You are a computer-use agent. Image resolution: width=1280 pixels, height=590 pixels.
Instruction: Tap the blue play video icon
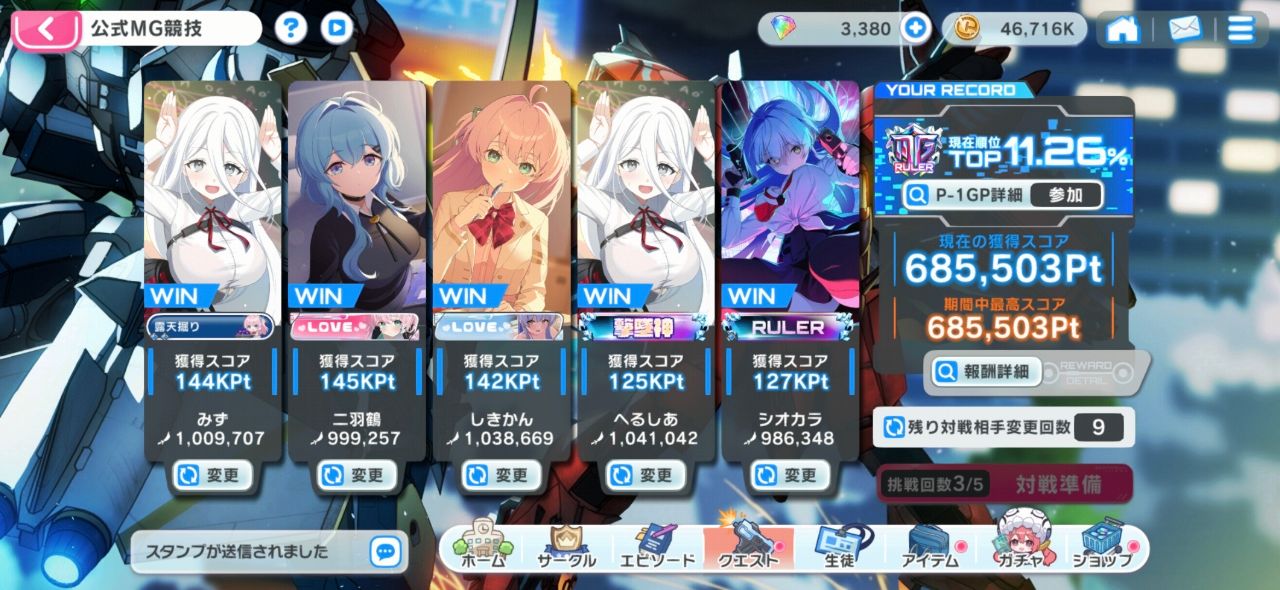click(337, 28)
